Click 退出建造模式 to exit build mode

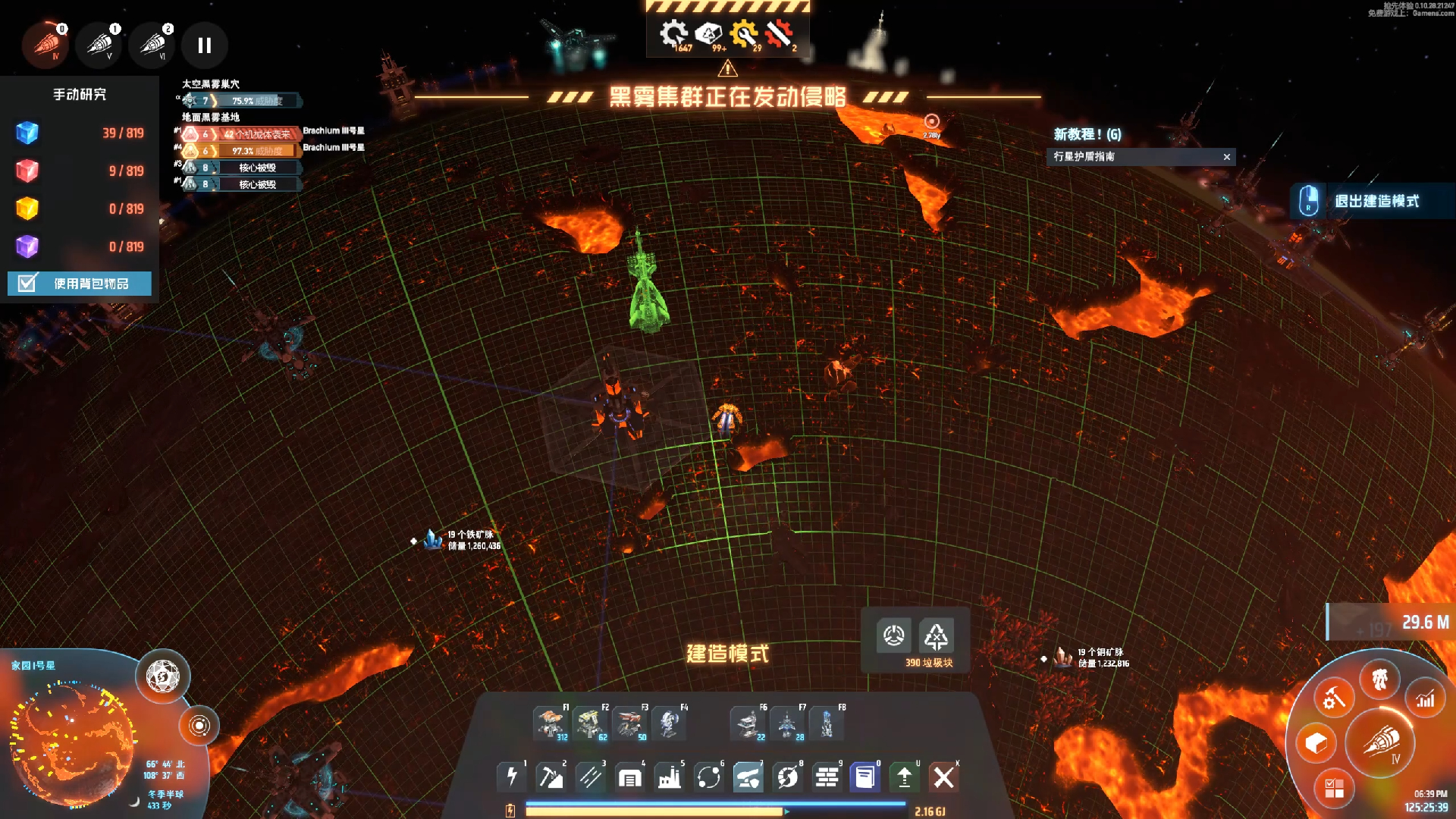1374,201
